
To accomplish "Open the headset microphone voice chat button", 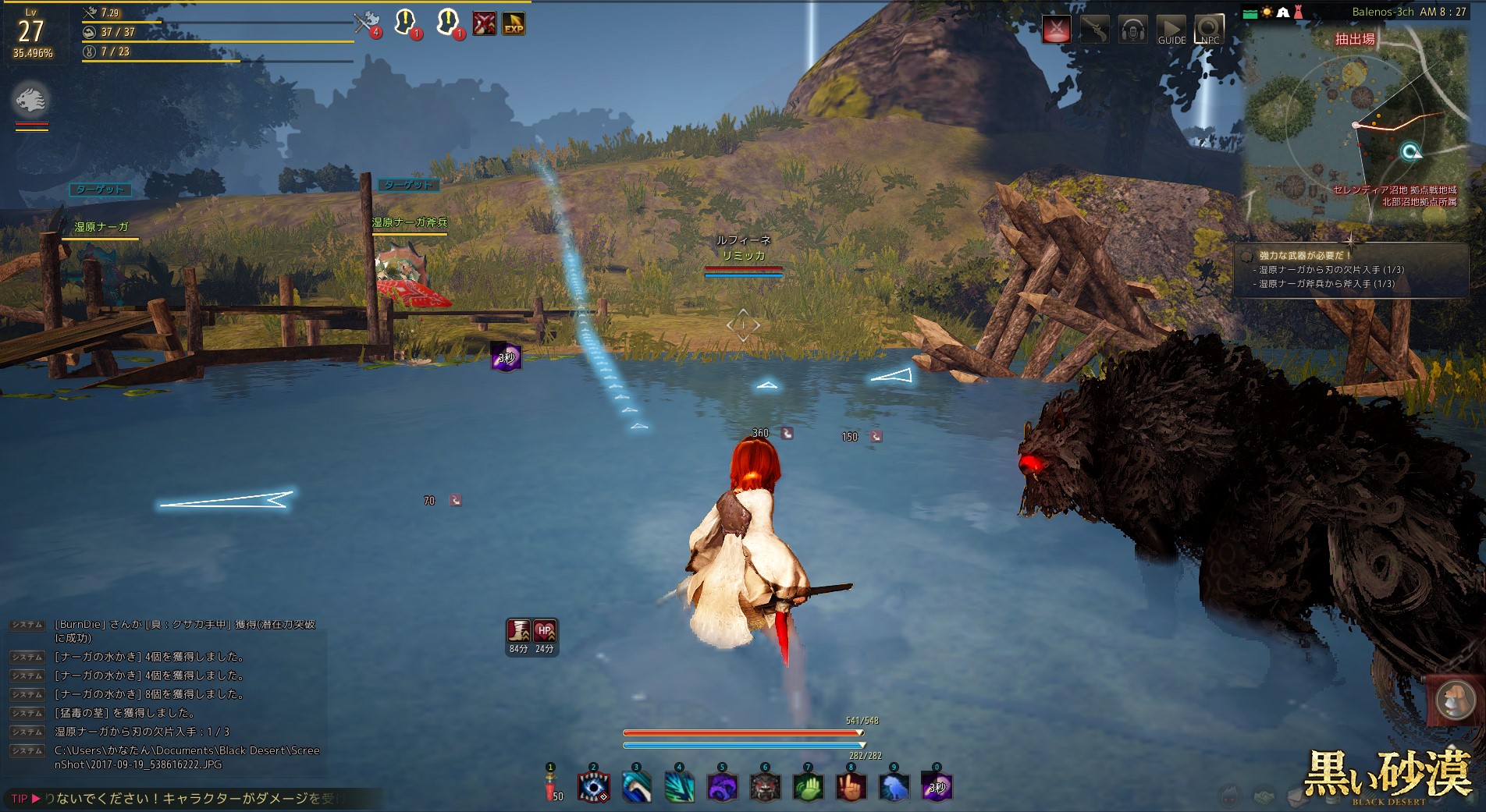I will [x=1132, y=30].
